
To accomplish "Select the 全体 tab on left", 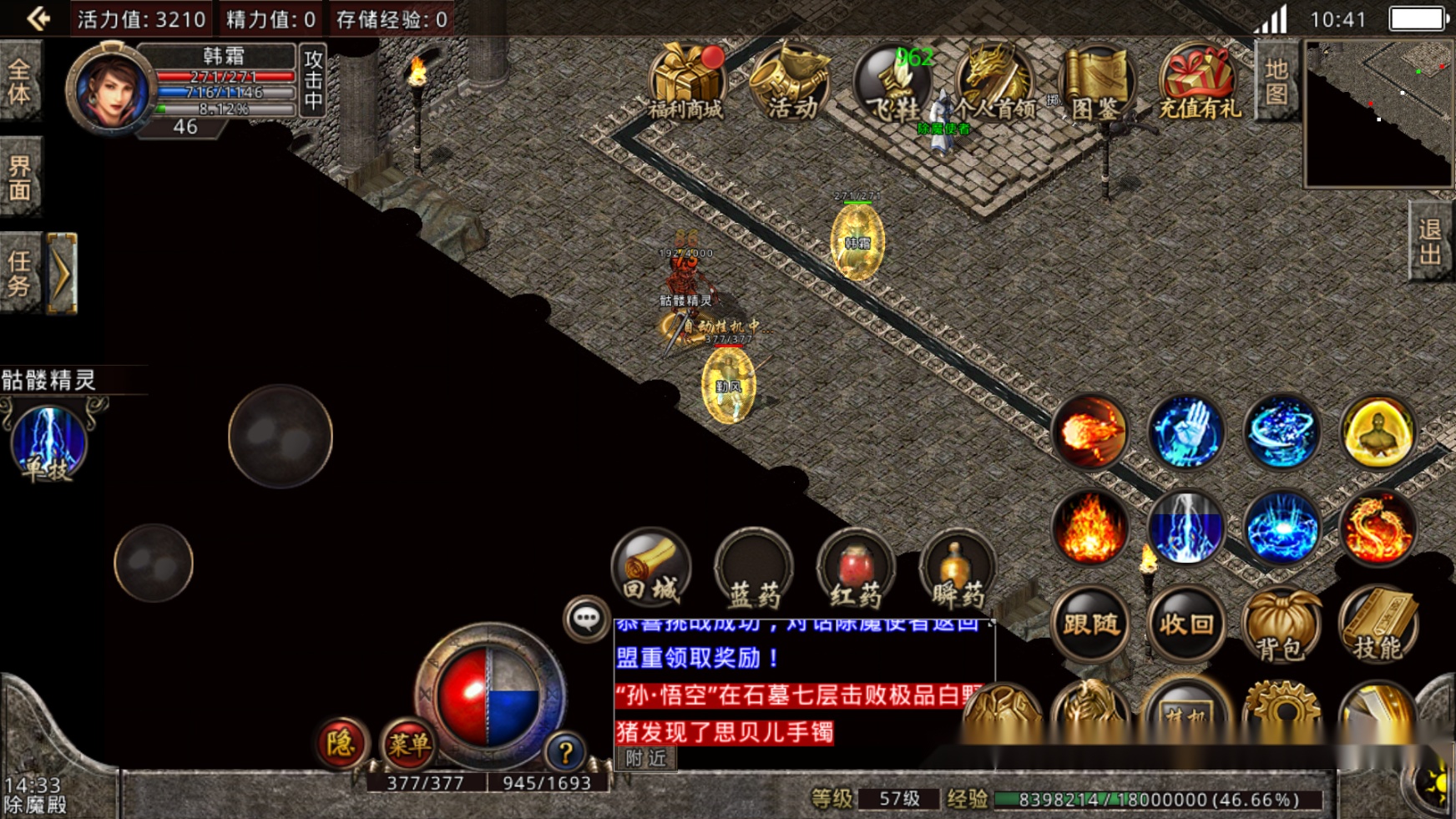I will pos(19,82).
